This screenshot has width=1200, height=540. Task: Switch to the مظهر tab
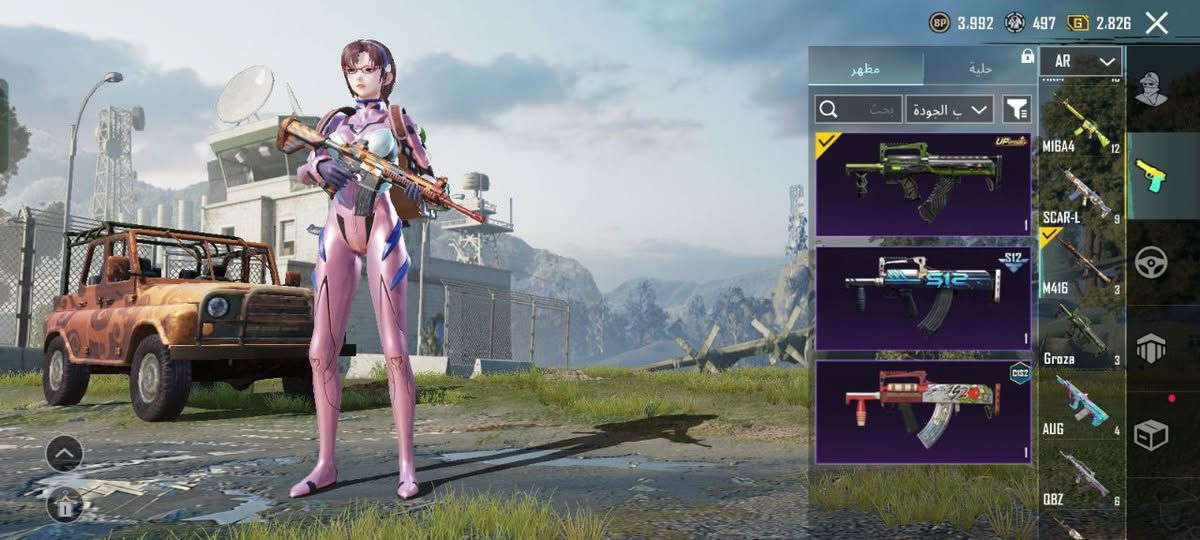[866, 67]
